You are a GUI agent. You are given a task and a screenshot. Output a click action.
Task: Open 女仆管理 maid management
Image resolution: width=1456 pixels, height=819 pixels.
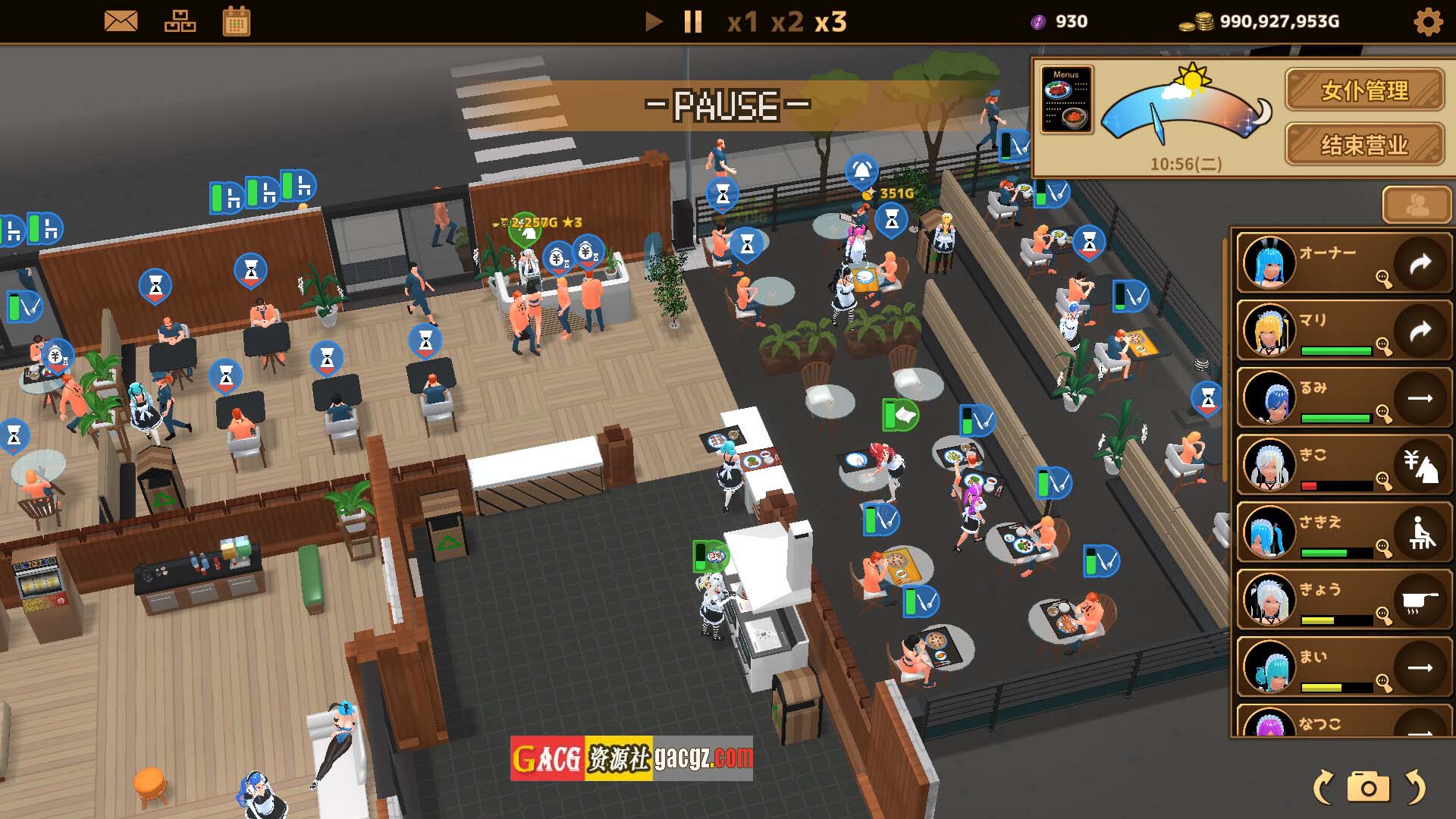1364,90
